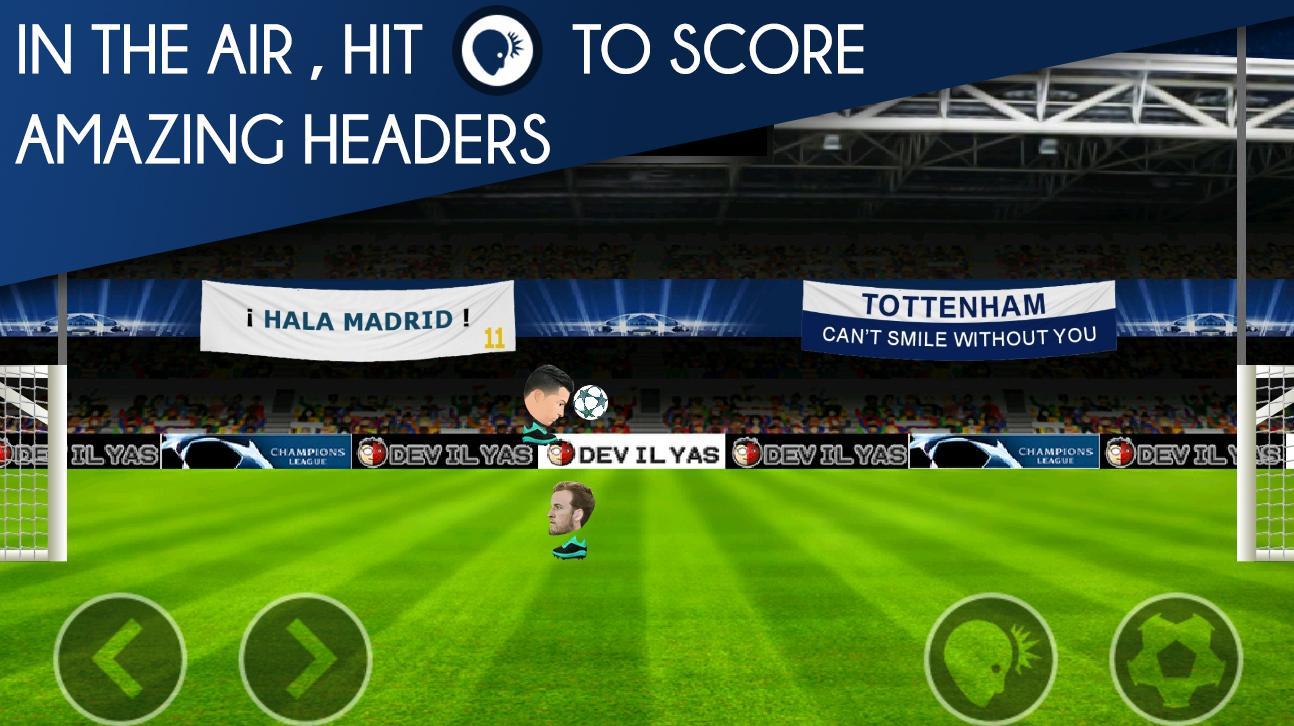1294x726 pixels.
Task: Click the soccer ball in mid-air
Action: [590, 400]
